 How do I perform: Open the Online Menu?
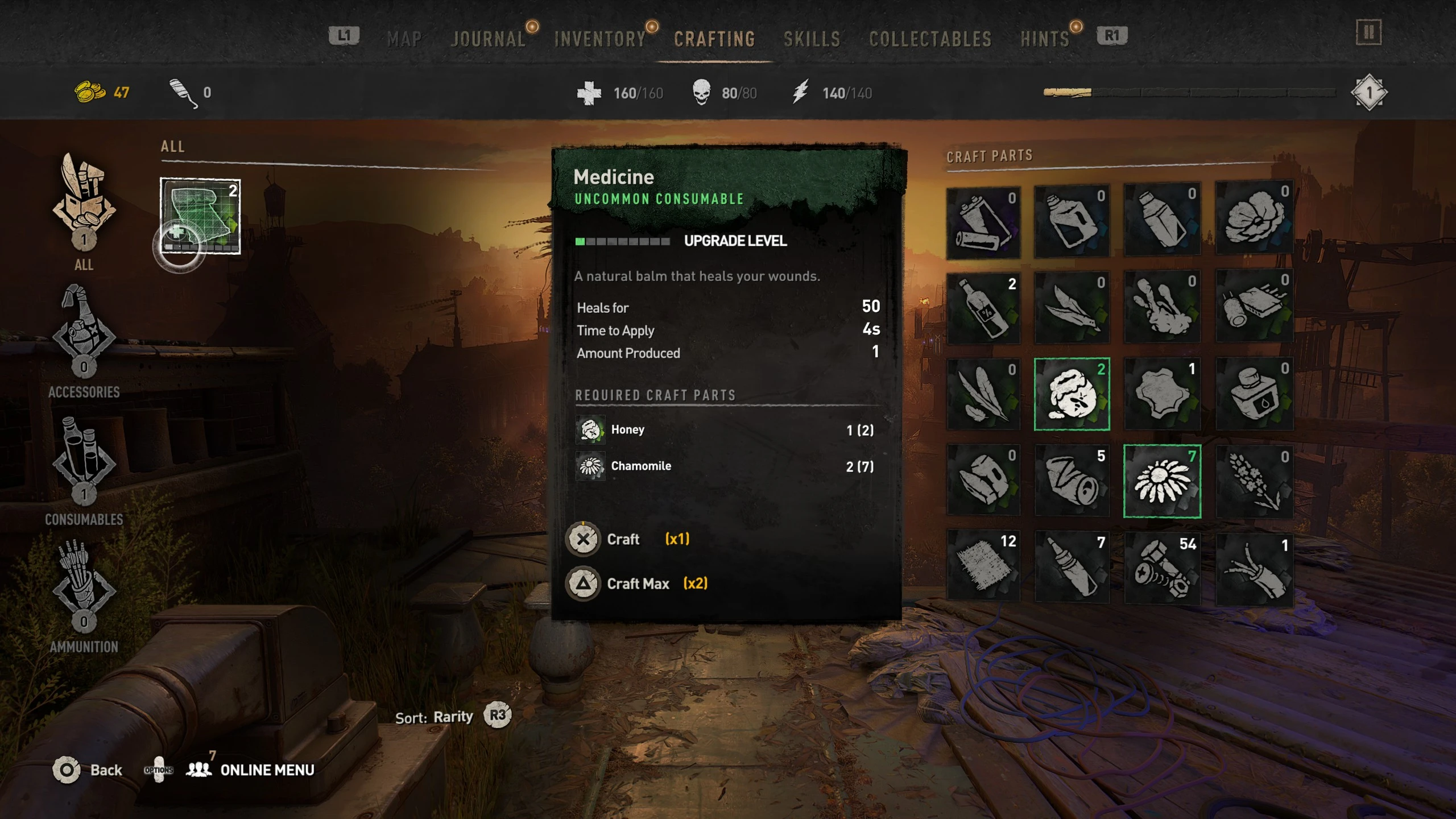[x=266, y=770]
